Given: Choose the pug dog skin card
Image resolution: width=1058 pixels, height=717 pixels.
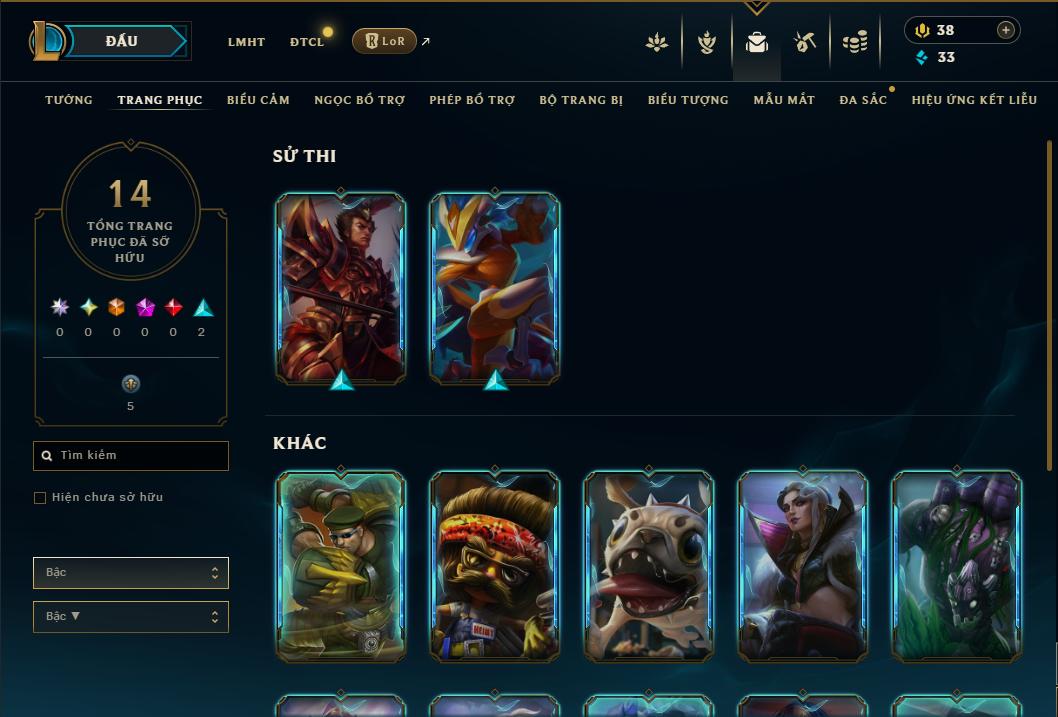Looking at the screenshot, I should point(649,566).
